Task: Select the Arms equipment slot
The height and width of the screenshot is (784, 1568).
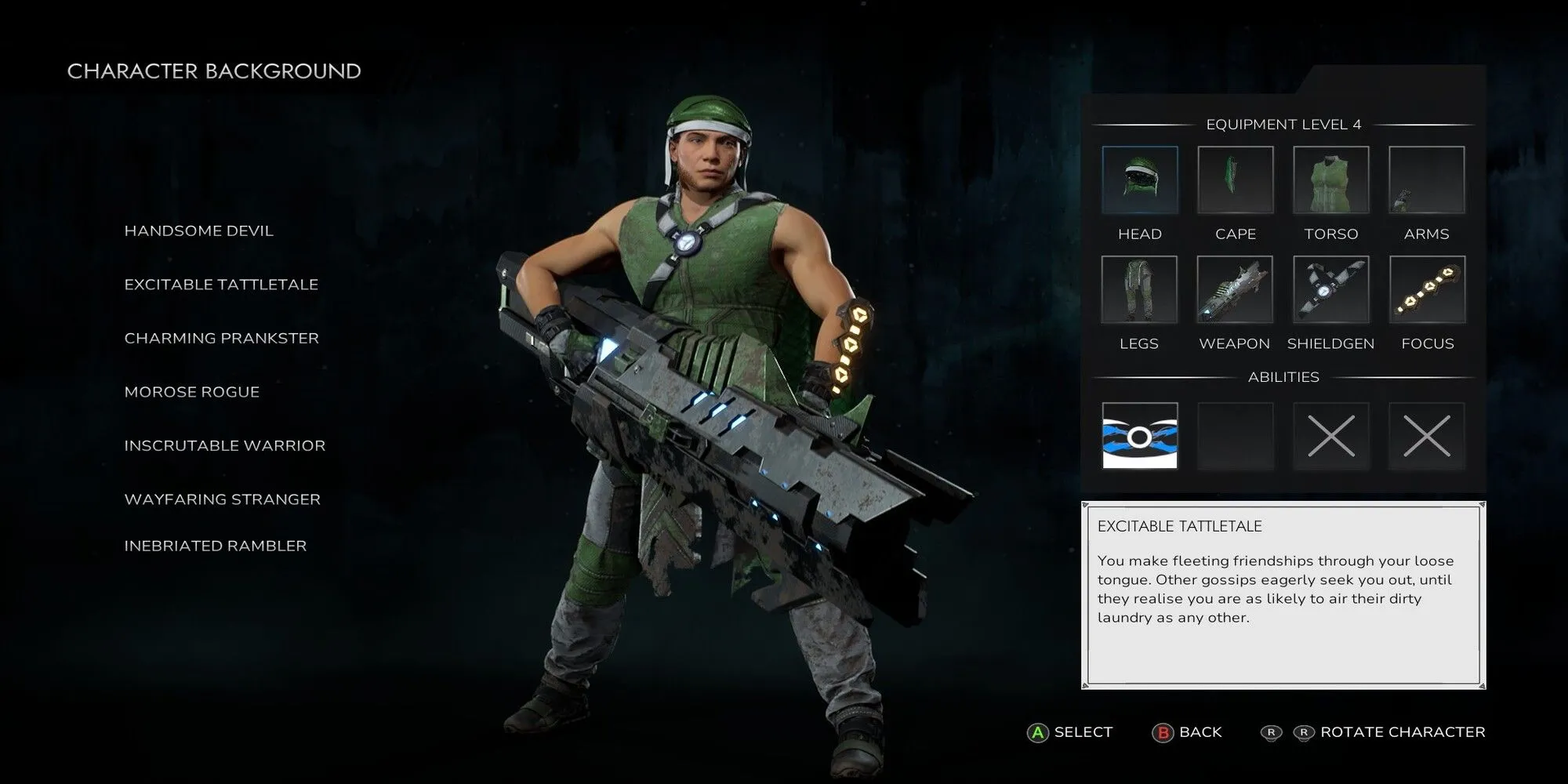Action: [1426, 180]
